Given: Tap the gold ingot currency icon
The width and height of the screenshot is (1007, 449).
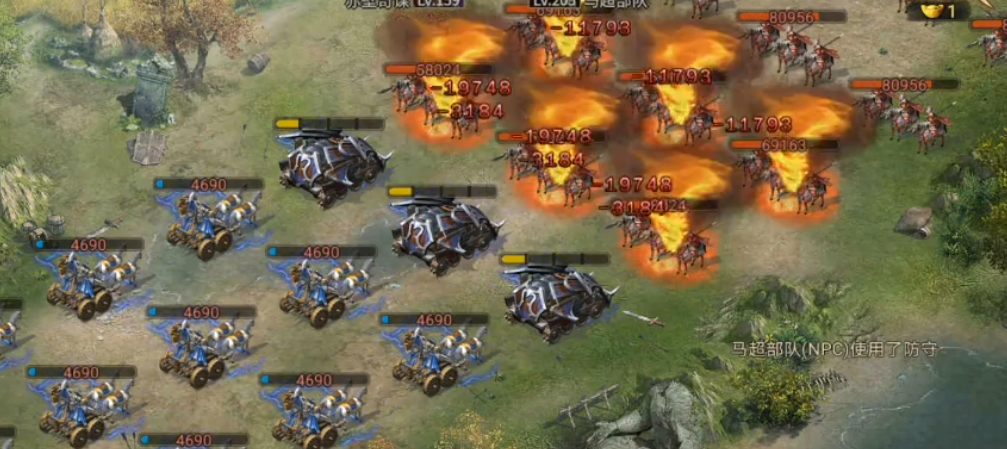Looking at the screenshot, I should 930,9.
